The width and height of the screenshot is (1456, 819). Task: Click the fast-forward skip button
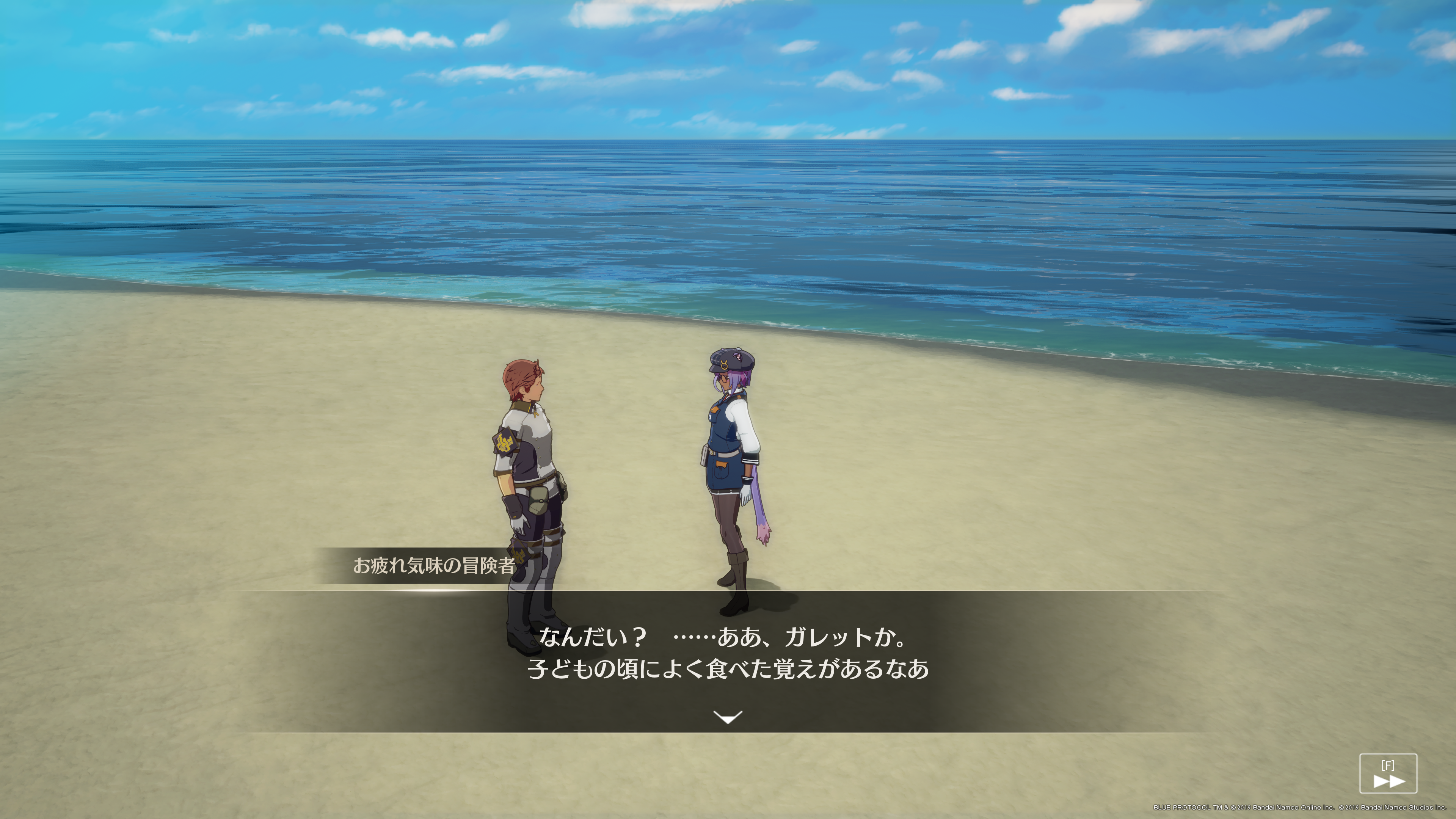1388,774
